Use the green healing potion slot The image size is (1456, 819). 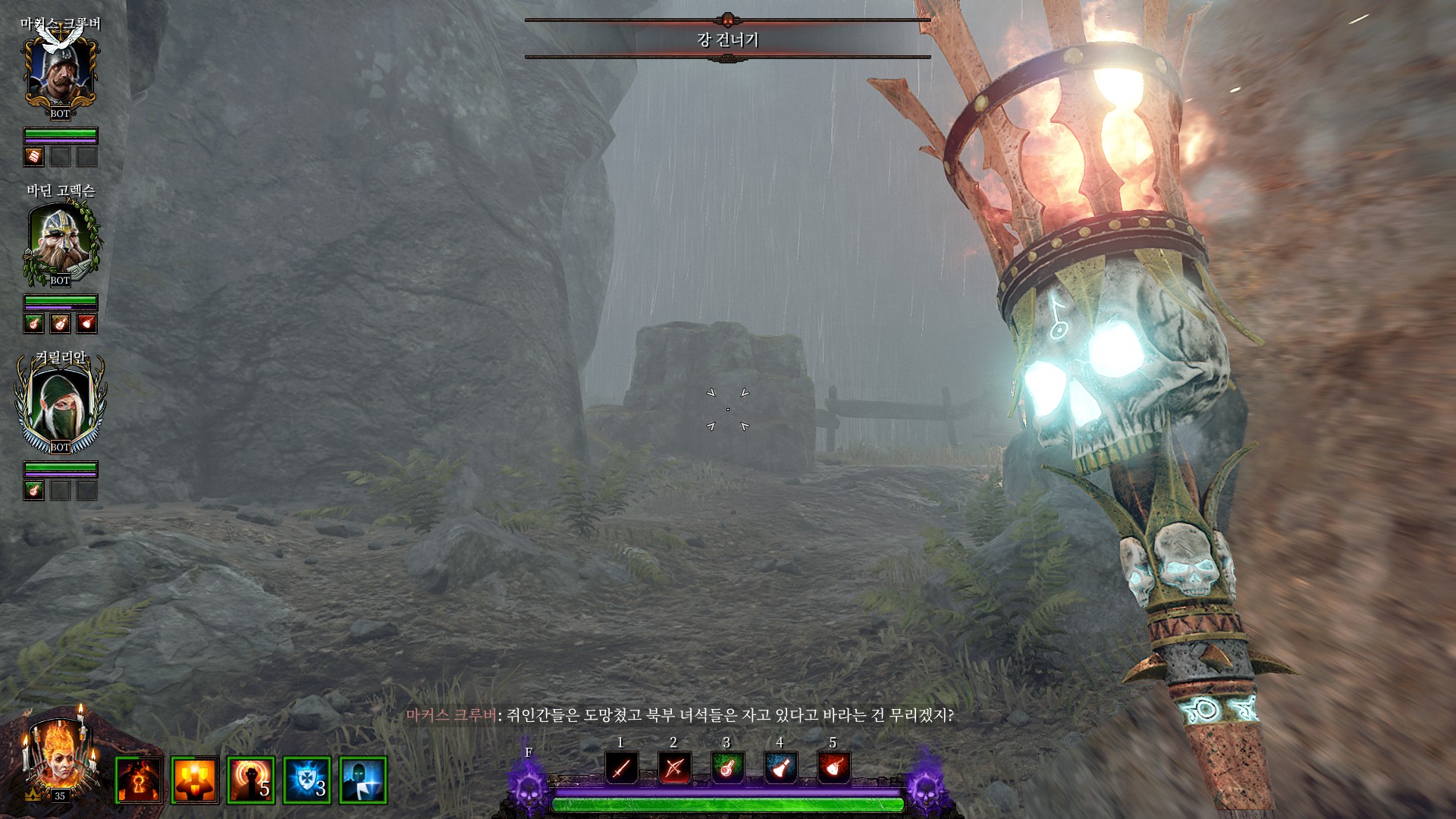pos(727,769)
